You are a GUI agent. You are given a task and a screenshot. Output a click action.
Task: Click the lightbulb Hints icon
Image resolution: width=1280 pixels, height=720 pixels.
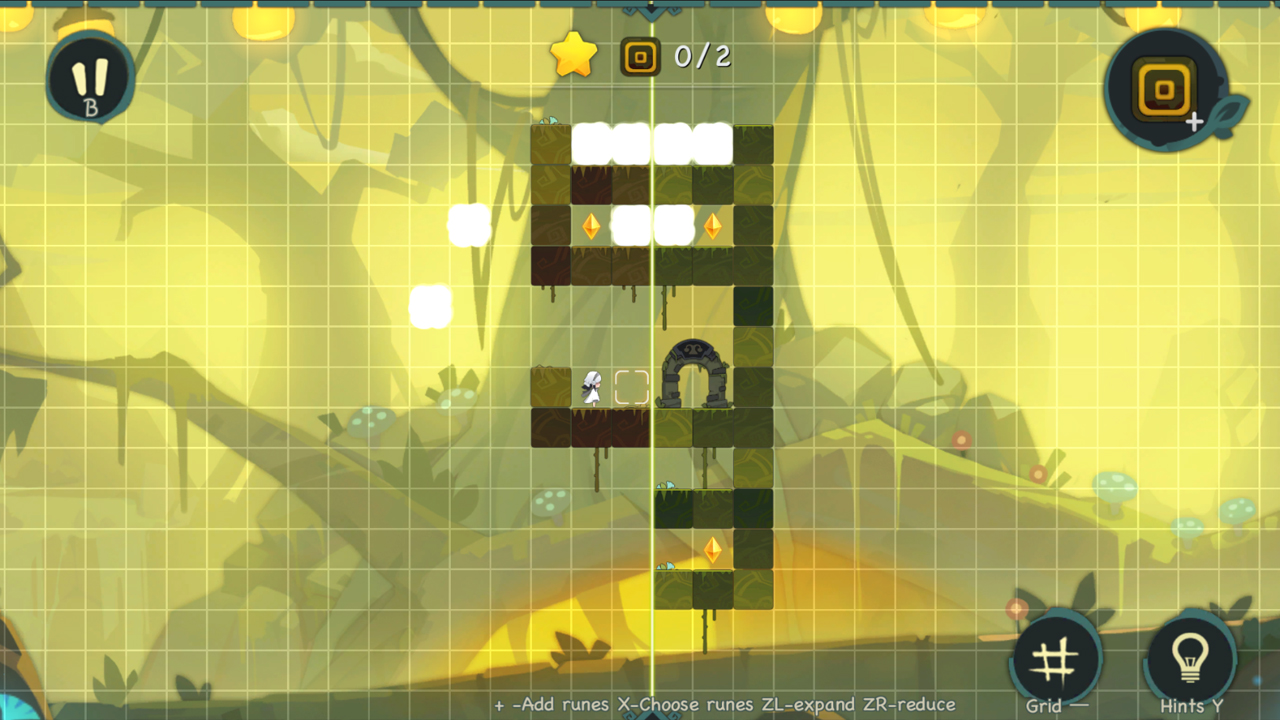1190,655
